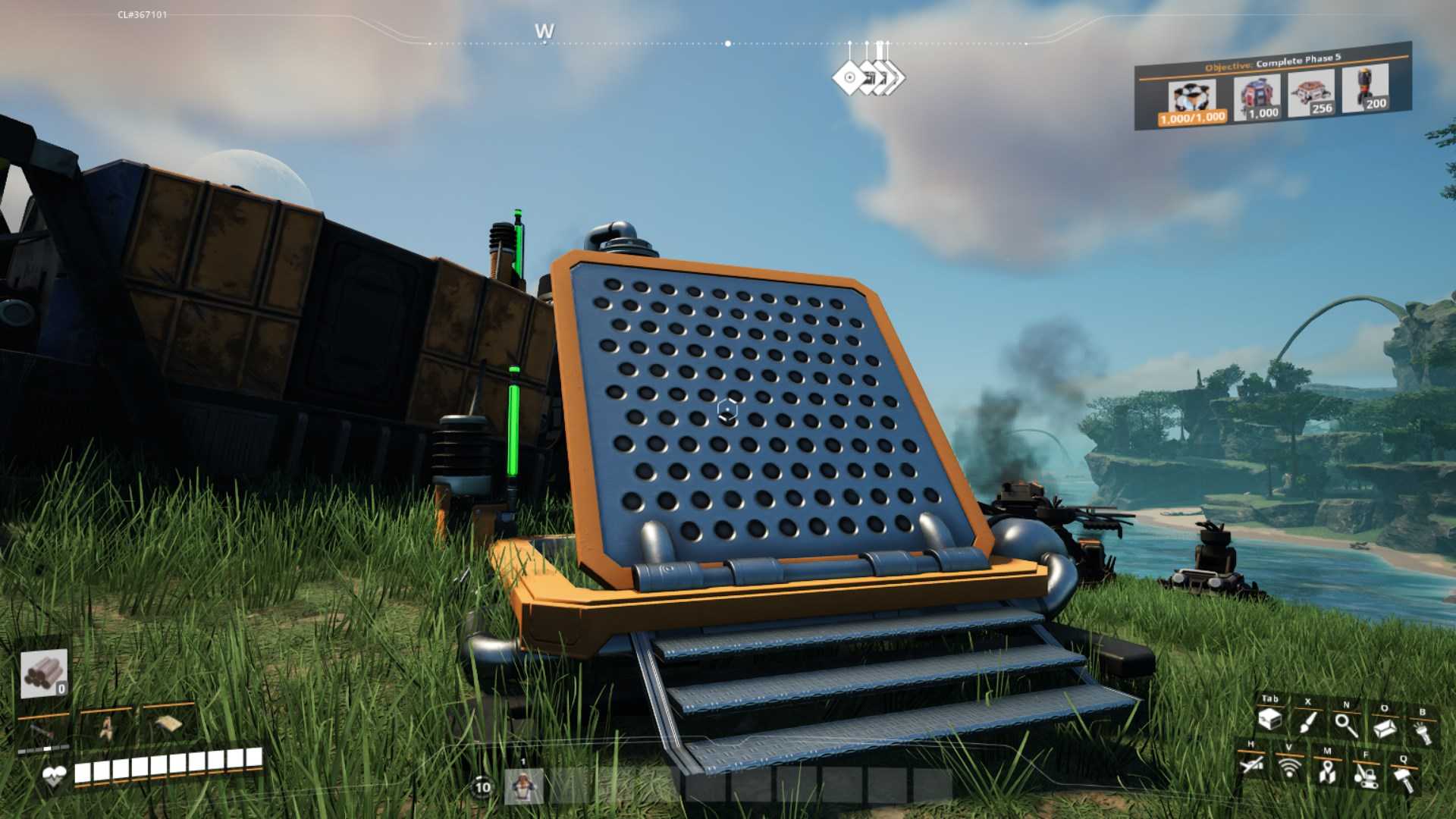1456x819 pixels.
Task: Click the crossed-out hands icon
Action: pos(1251,764)
